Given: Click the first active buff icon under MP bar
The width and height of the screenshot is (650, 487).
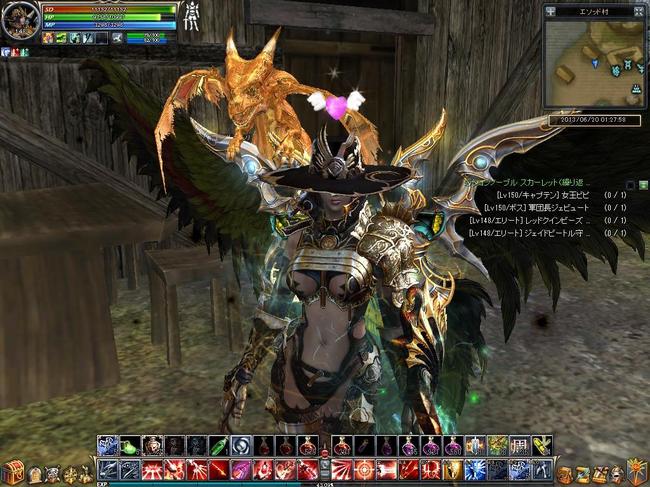Looking at the screenshot, I should [47, 38].
